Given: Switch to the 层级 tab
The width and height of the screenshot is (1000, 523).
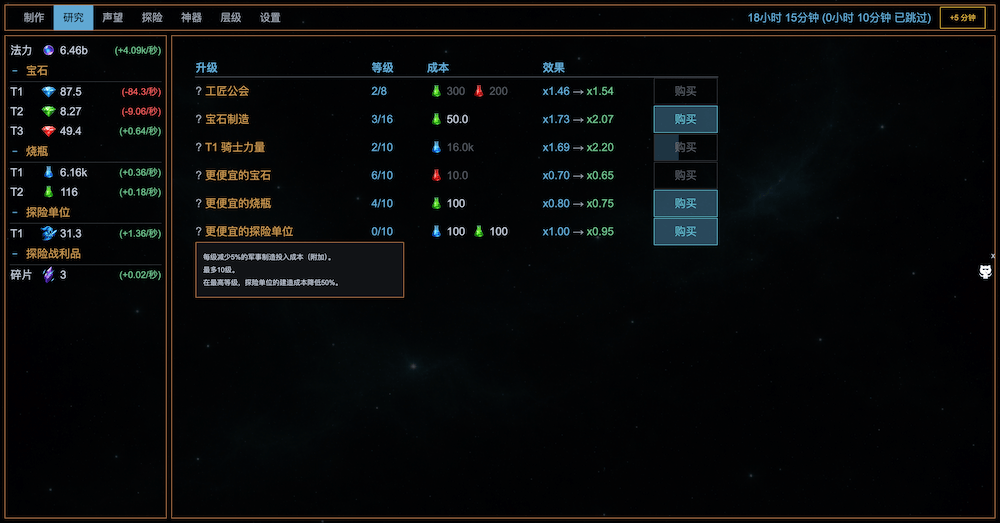Looking at the screenshot, I should pos(230,18).
